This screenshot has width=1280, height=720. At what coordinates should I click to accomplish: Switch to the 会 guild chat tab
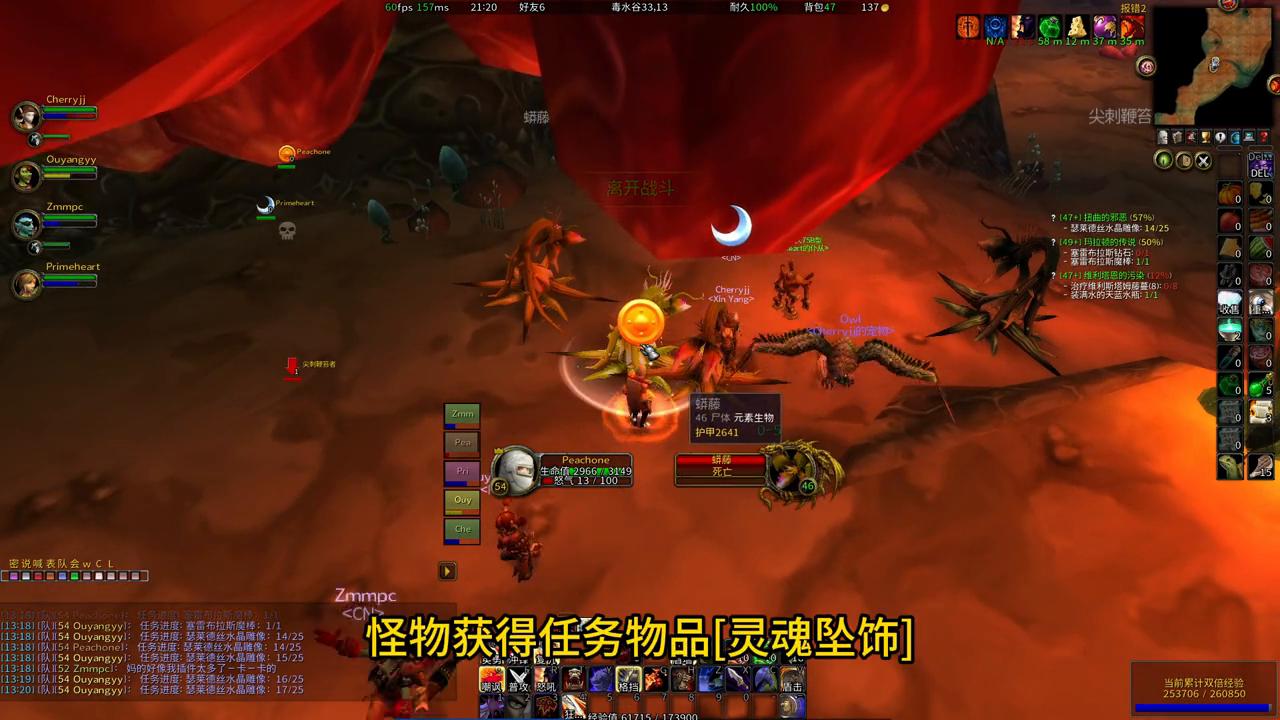click(74, 562)
